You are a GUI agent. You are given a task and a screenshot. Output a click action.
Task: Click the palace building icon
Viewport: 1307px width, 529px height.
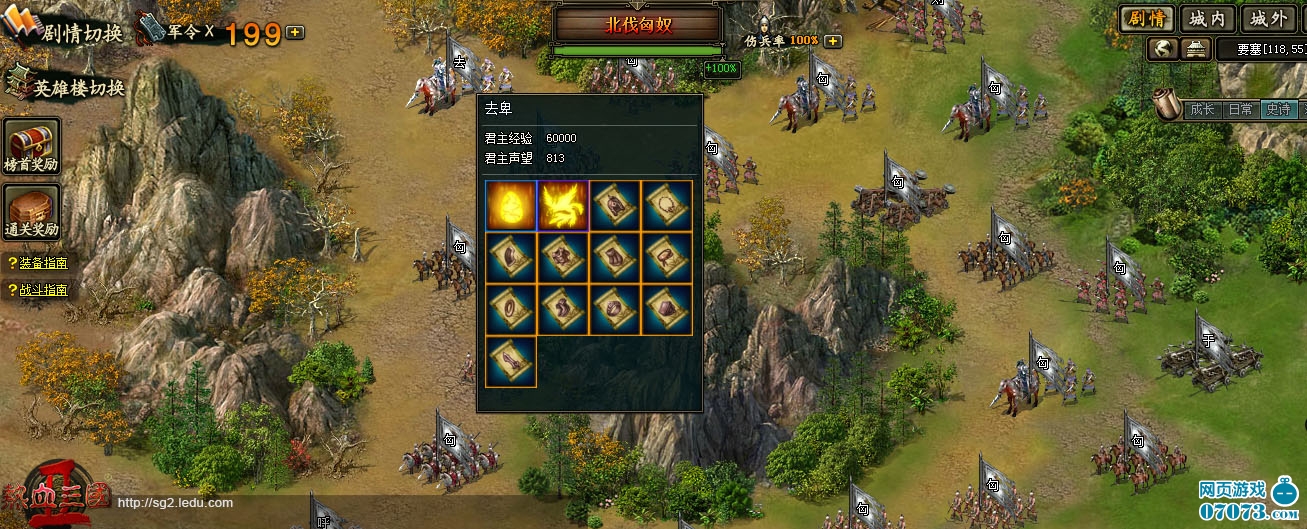pyautogui.click(x=1195, y=48)
